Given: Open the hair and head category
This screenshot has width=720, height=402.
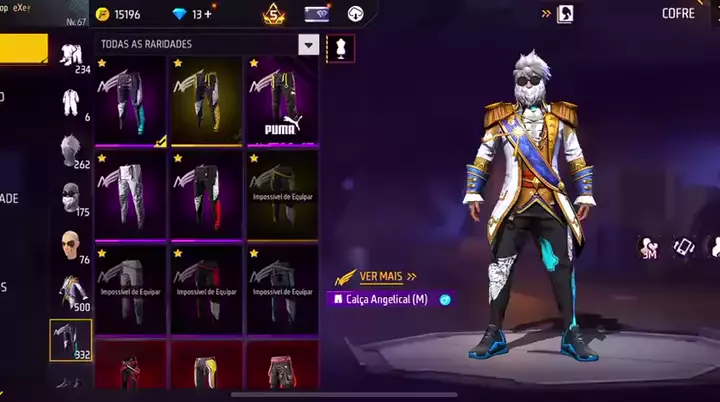Looking at the screenshot, I should point(70,150).
